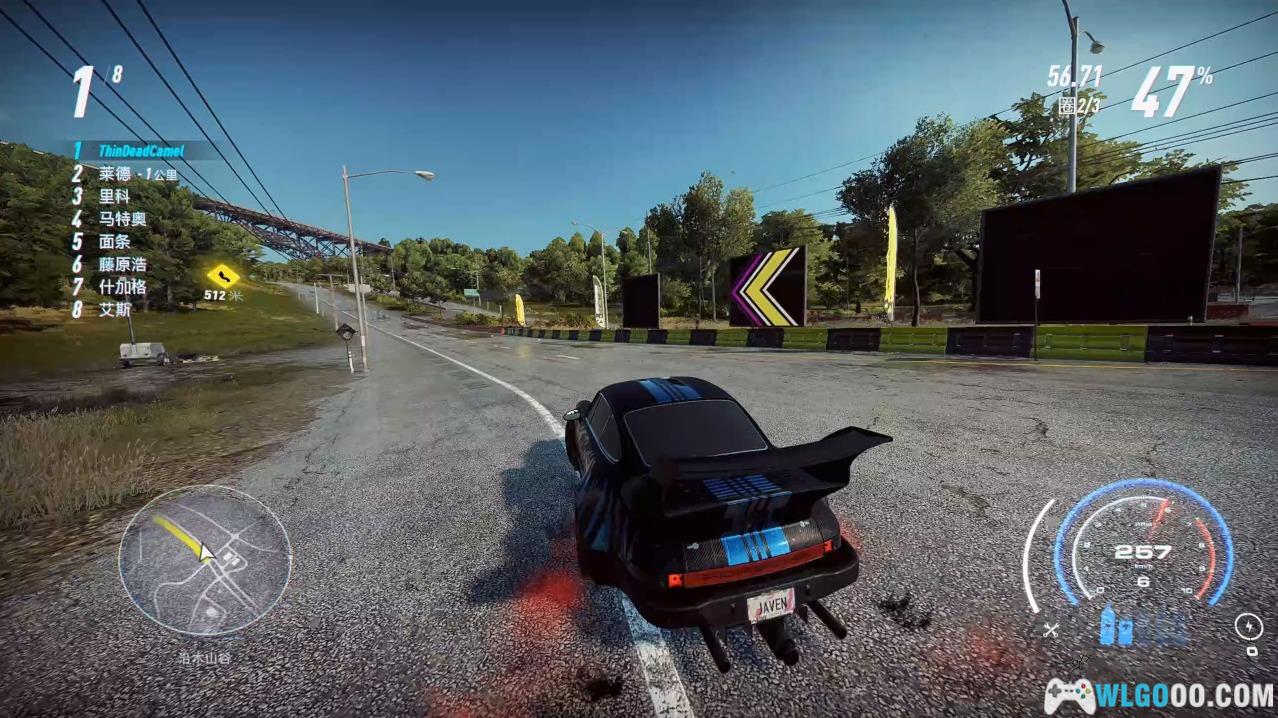Viewport: 1278px width, 718px height.
Task: Select racer 马特奥 in fourth place
Action: tap(122, 219)
